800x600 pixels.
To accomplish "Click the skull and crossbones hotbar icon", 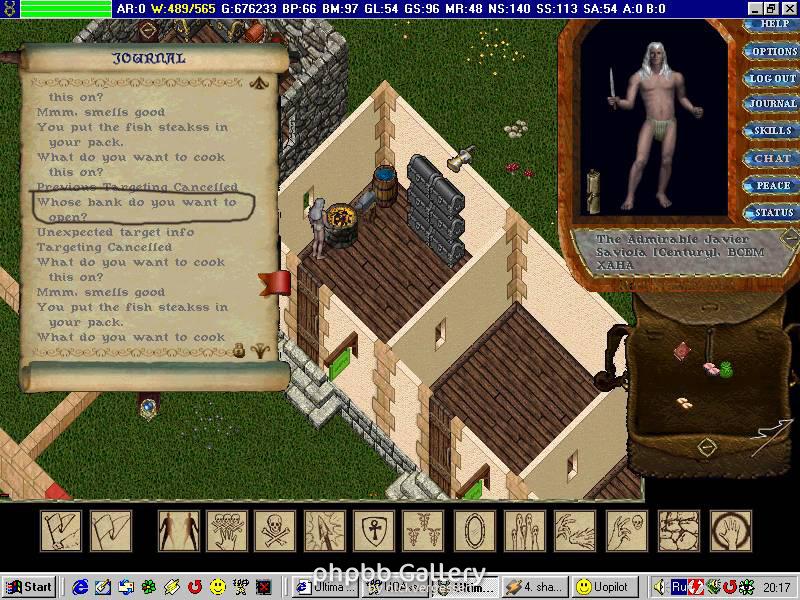I will pyautogui.click(x=275, y=530).
